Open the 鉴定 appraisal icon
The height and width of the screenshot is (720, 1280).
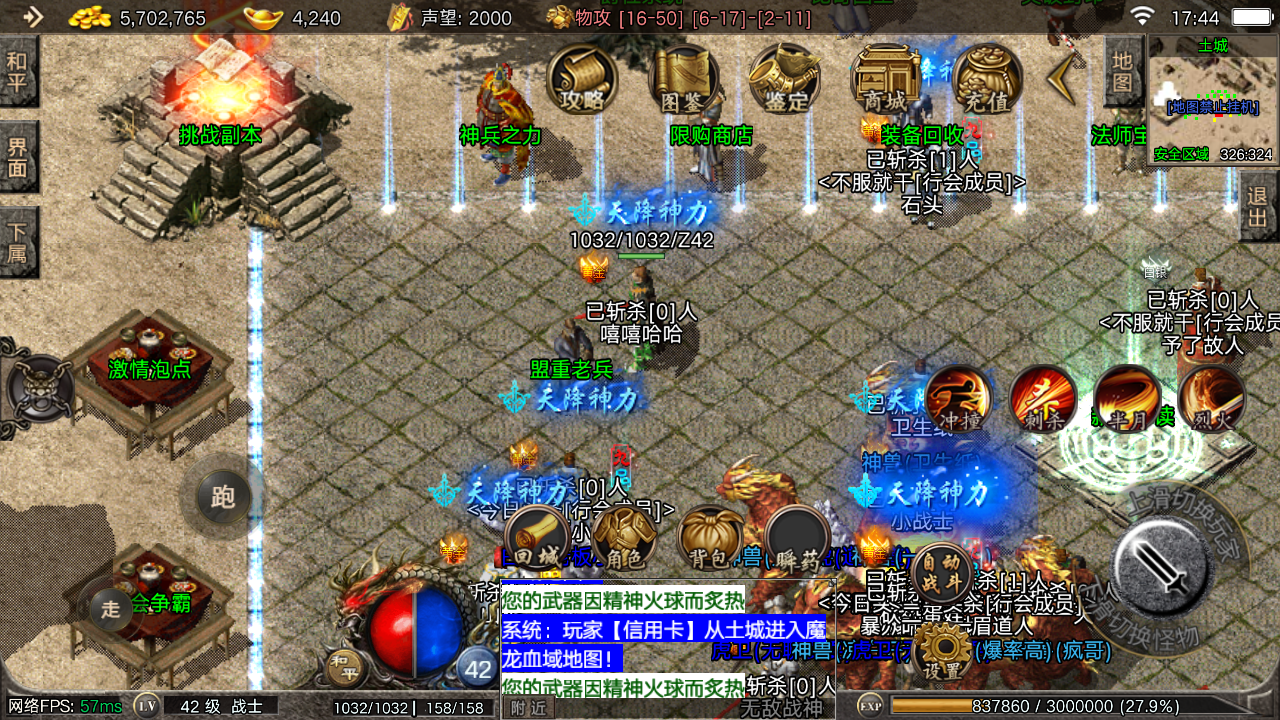785,78
